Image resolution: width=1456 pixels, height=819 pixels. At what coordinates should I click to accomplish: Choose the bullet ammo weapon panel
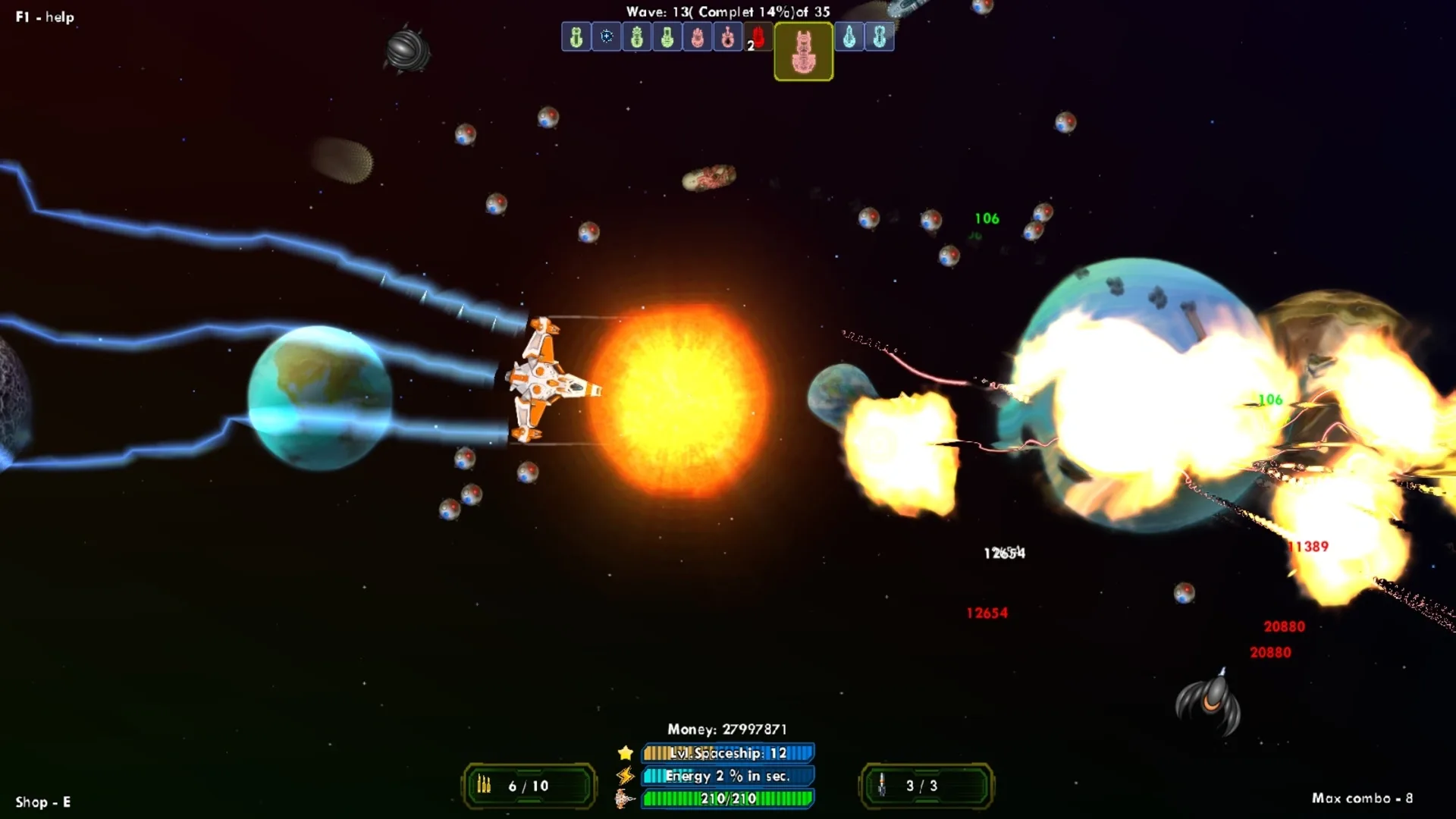click(529, 786)
